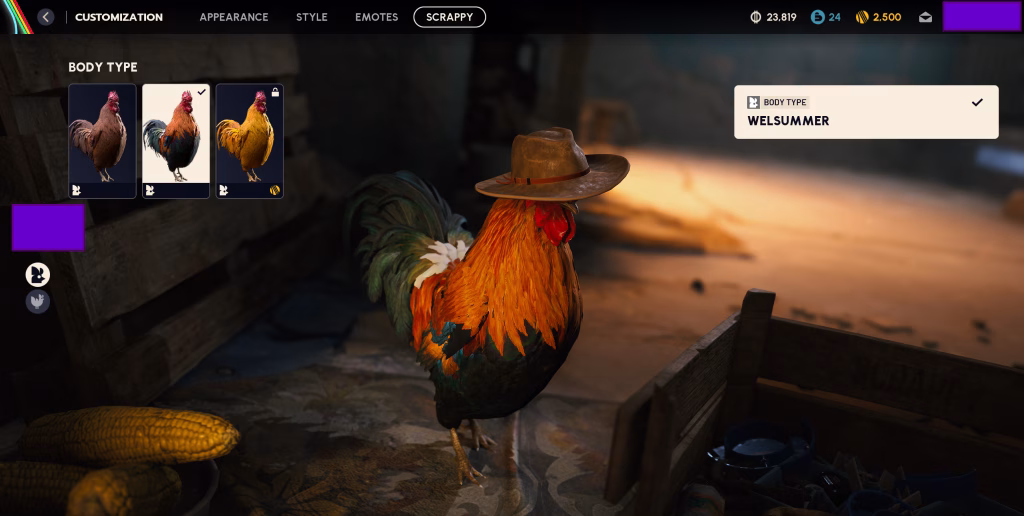Viewport: 1024px width, 516px height.
Task: Go back using the arrow button
Action: coord(46,17)
